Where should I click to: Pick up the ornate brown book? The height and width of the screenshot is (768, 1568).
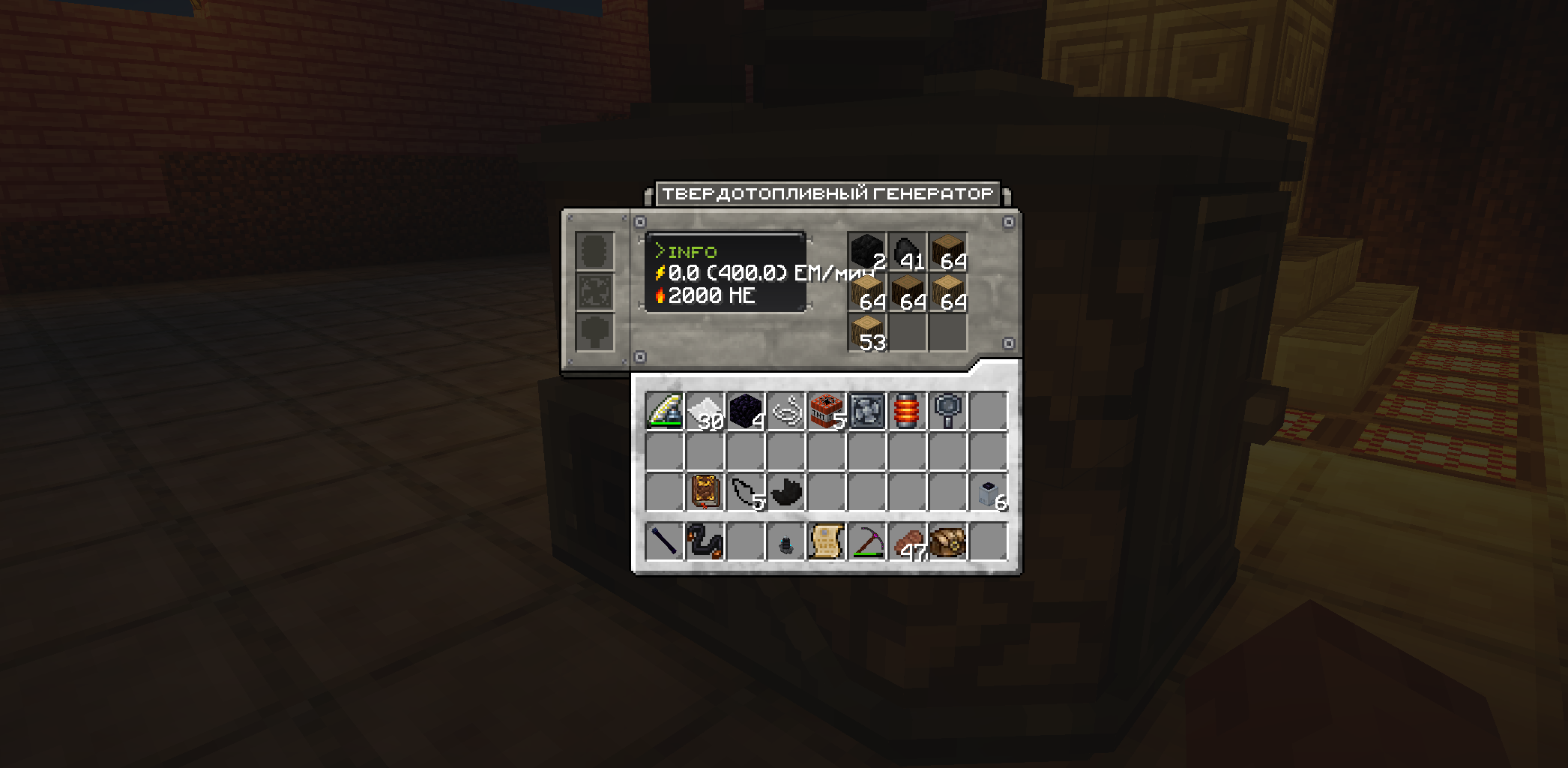click(705, 492)
